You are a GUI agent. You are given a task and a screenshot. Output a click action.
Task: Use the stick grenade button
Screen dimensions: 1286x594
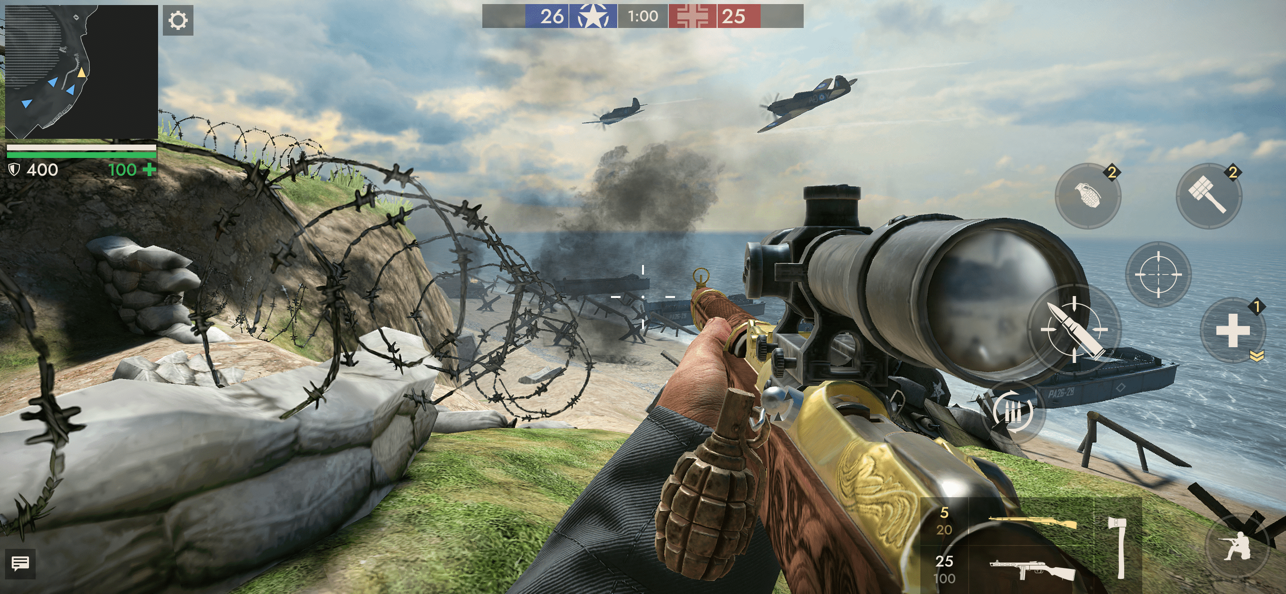pos(1208,196)
